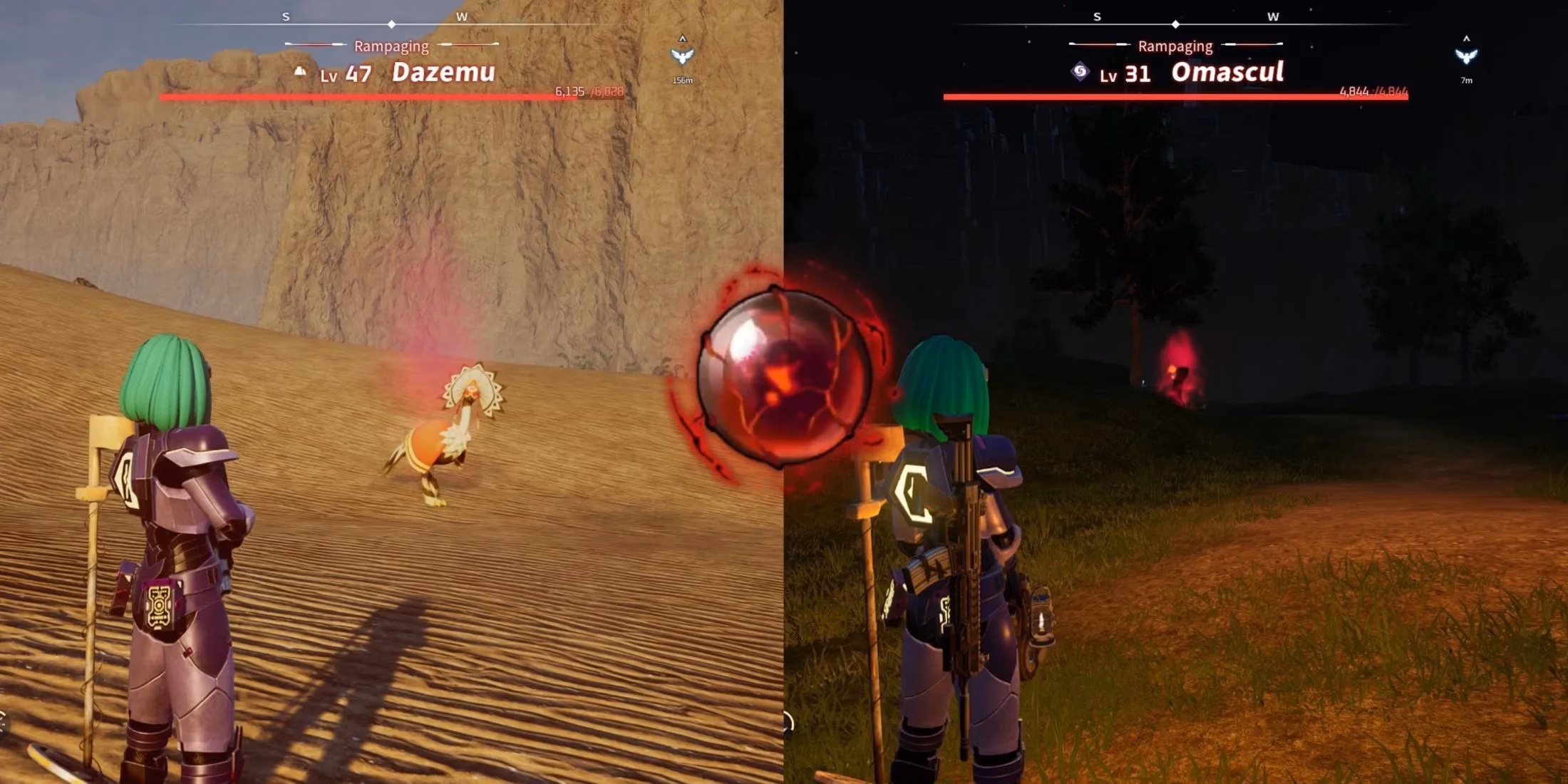Click the Dark element icon beside Omascul's level
Image resolution: width=1568 pixels, height=784 pixels.
pos(1080,71)
